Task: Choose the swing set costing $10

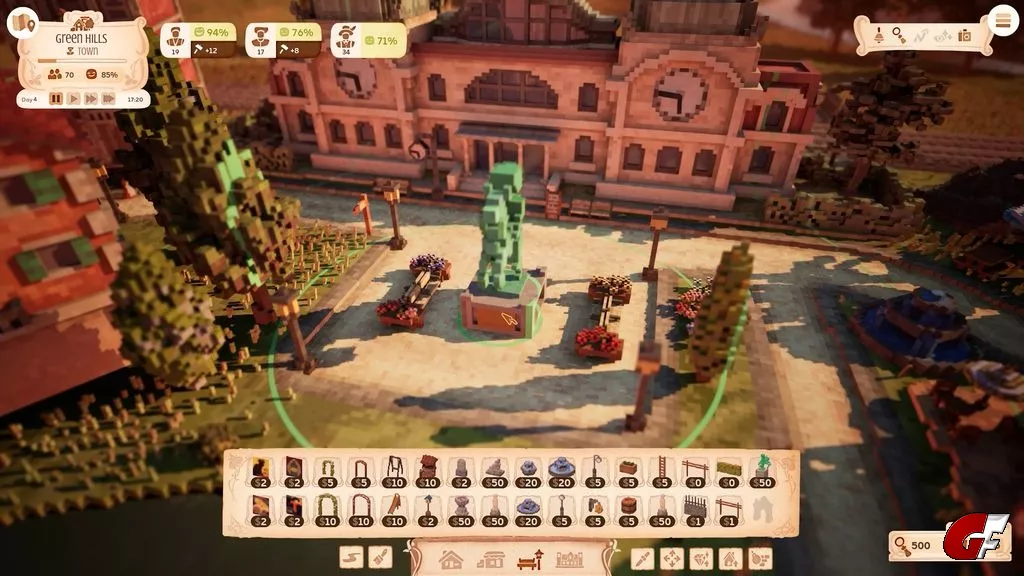Action: coord(395,472)
